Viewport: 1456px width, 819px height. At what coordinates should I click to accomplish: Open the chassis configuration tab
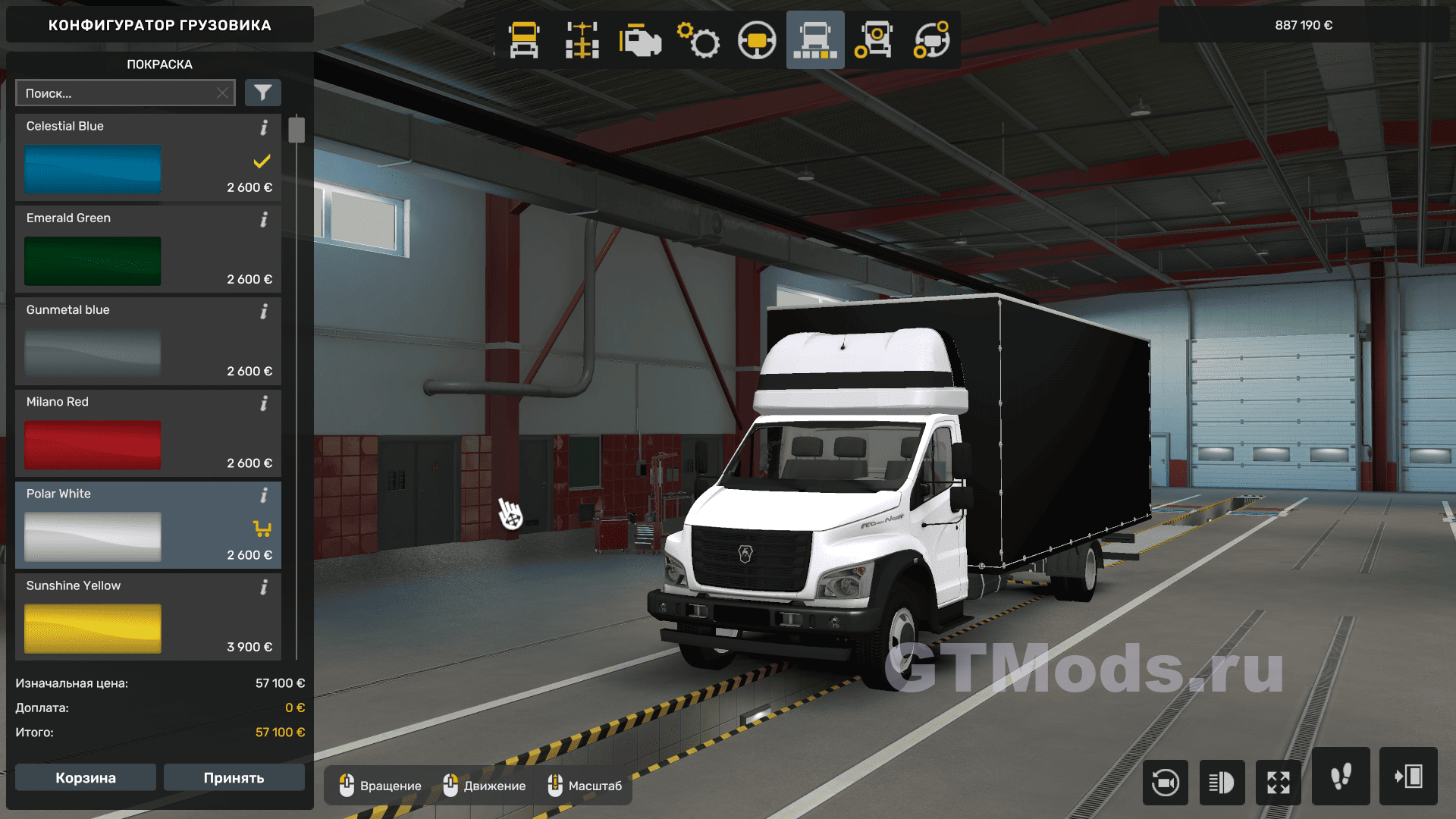[582, 40]
